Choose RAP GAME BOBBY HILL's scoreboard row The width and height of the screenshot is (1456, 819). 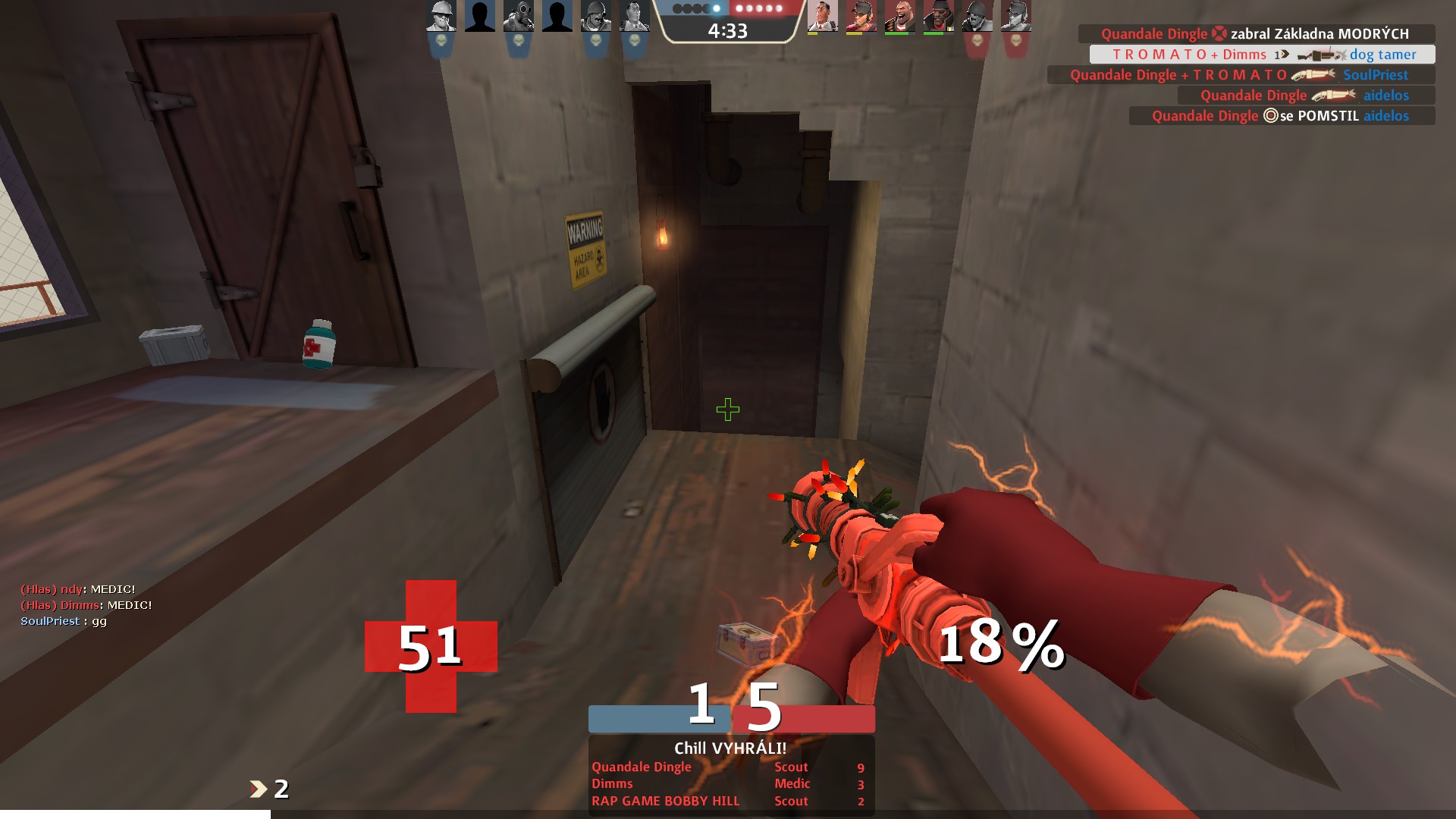(x=728, y=801)
